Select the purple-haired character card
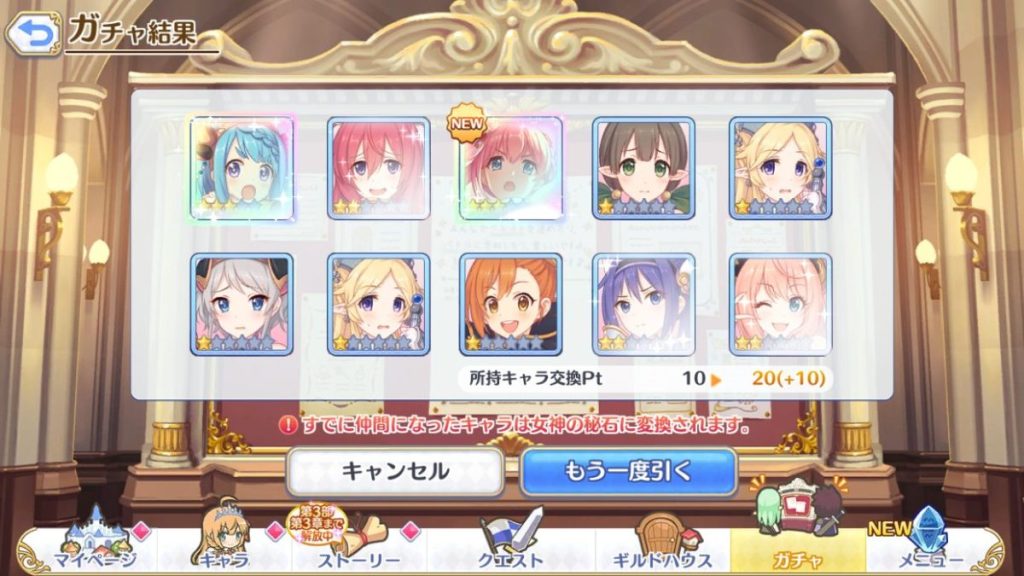This screenshot has width=1024, height=576. 644,303
